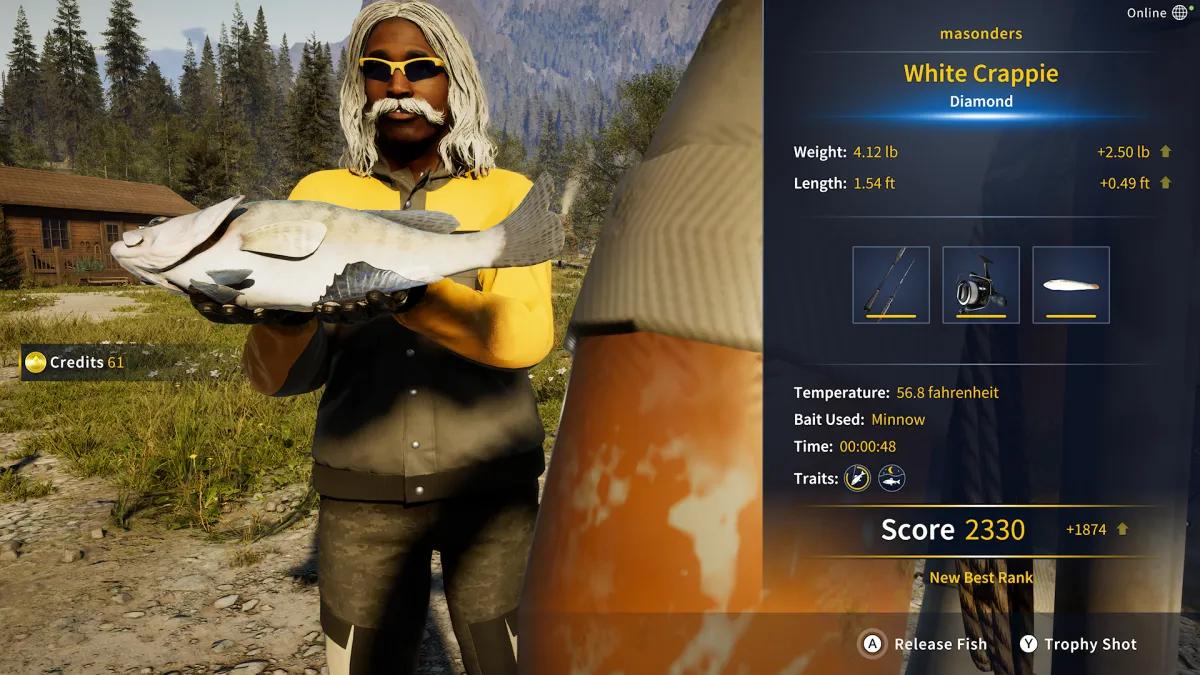Select the spinning reel equipment slot

click(x=981, y=285)
